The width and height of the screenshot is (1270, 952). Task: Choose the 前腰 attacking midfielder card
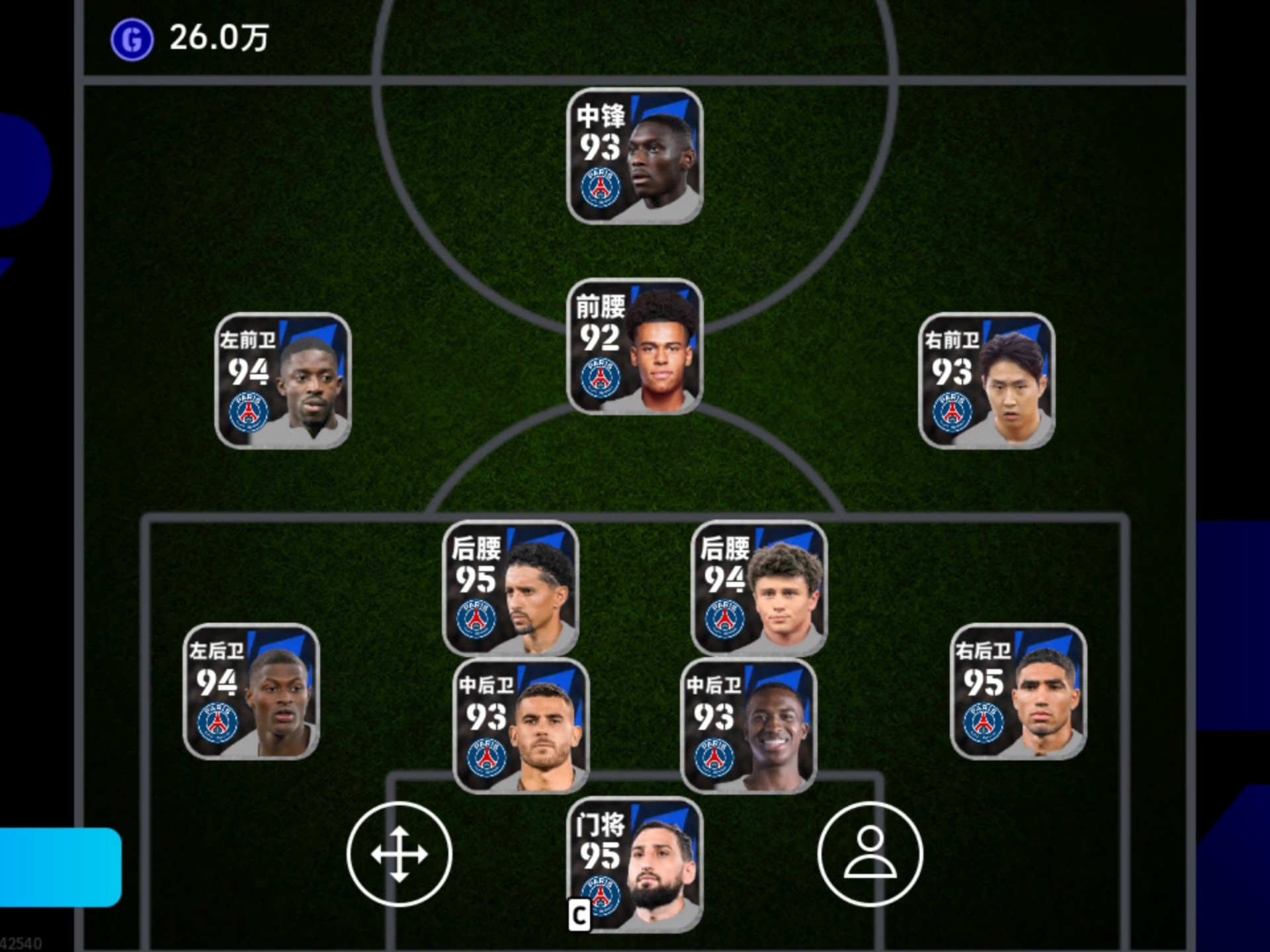click(x=634, y=346)
